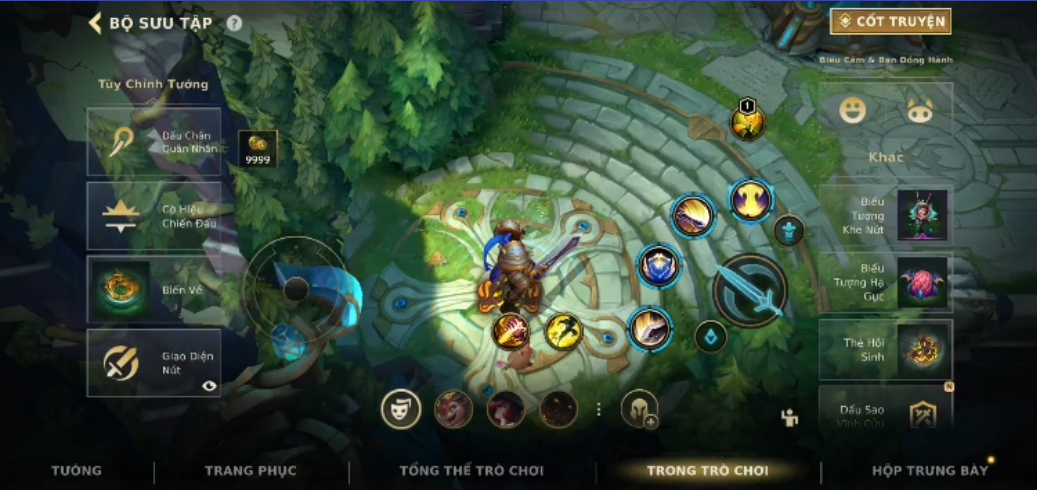Open the Biến Về recall customization
The width and height of the screenshot is (1037, 490).
(153, 290)
